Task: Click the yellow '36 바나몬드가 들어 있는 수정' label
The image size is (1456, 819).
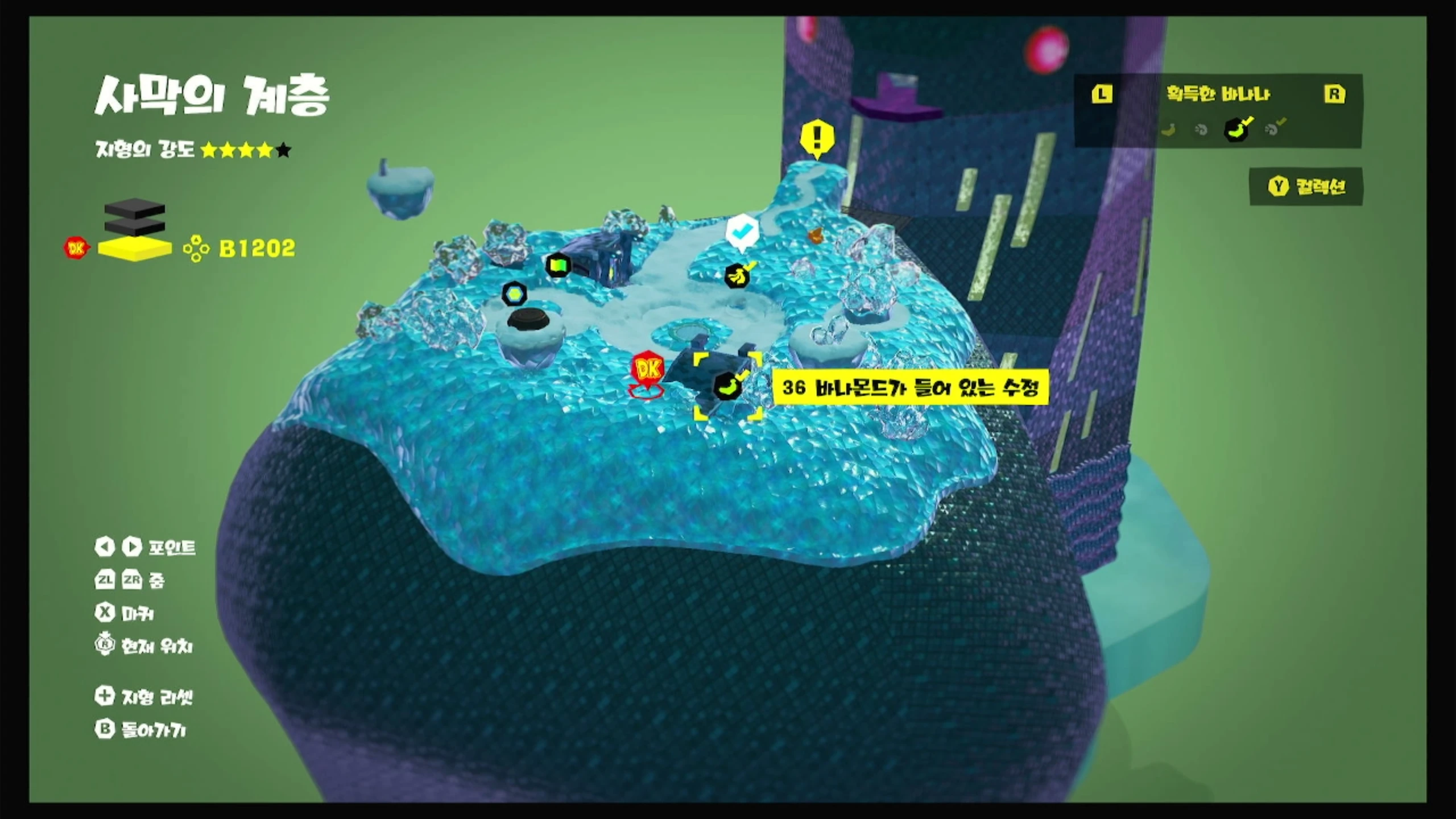Action: tap(910, 388)
